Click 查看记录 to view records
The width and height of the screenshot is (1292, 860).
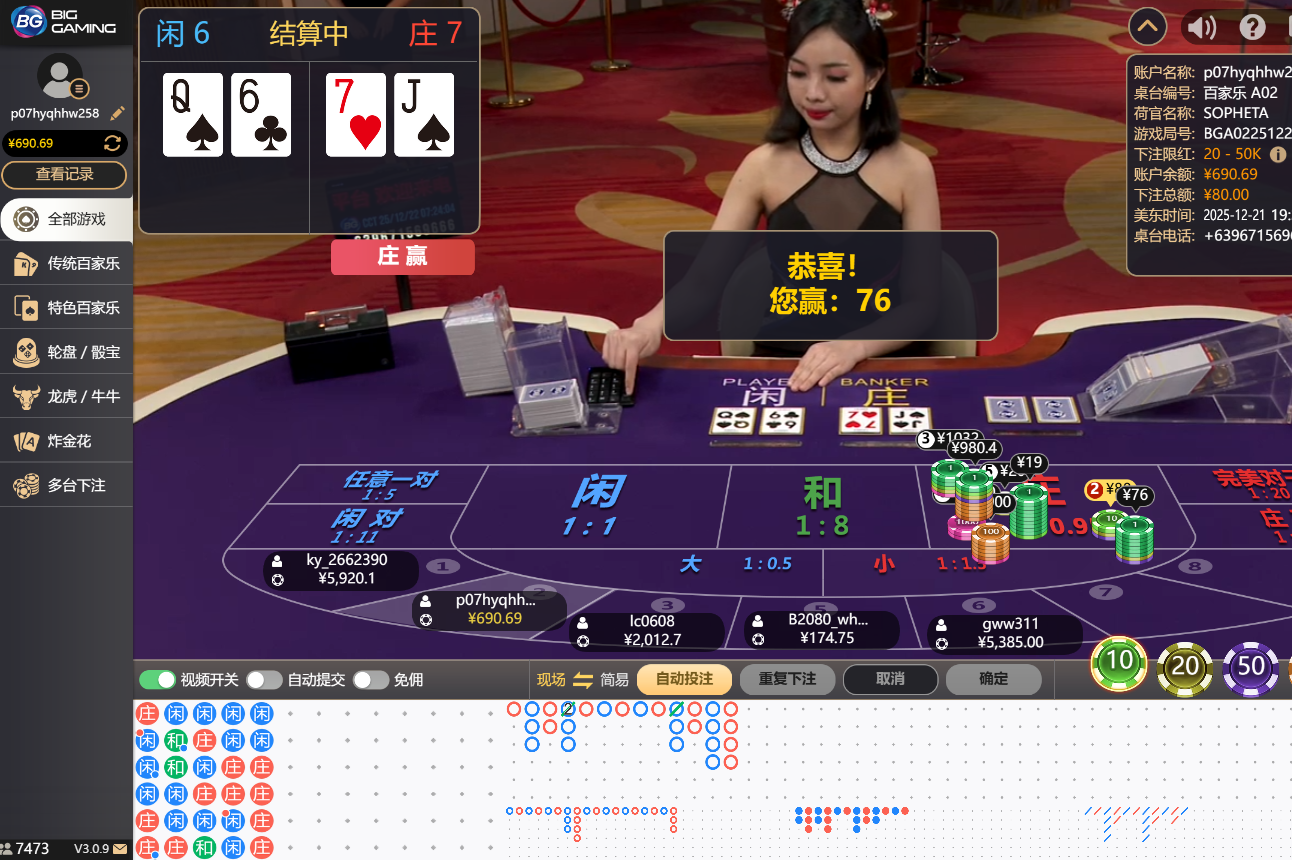tap(65, 175)
